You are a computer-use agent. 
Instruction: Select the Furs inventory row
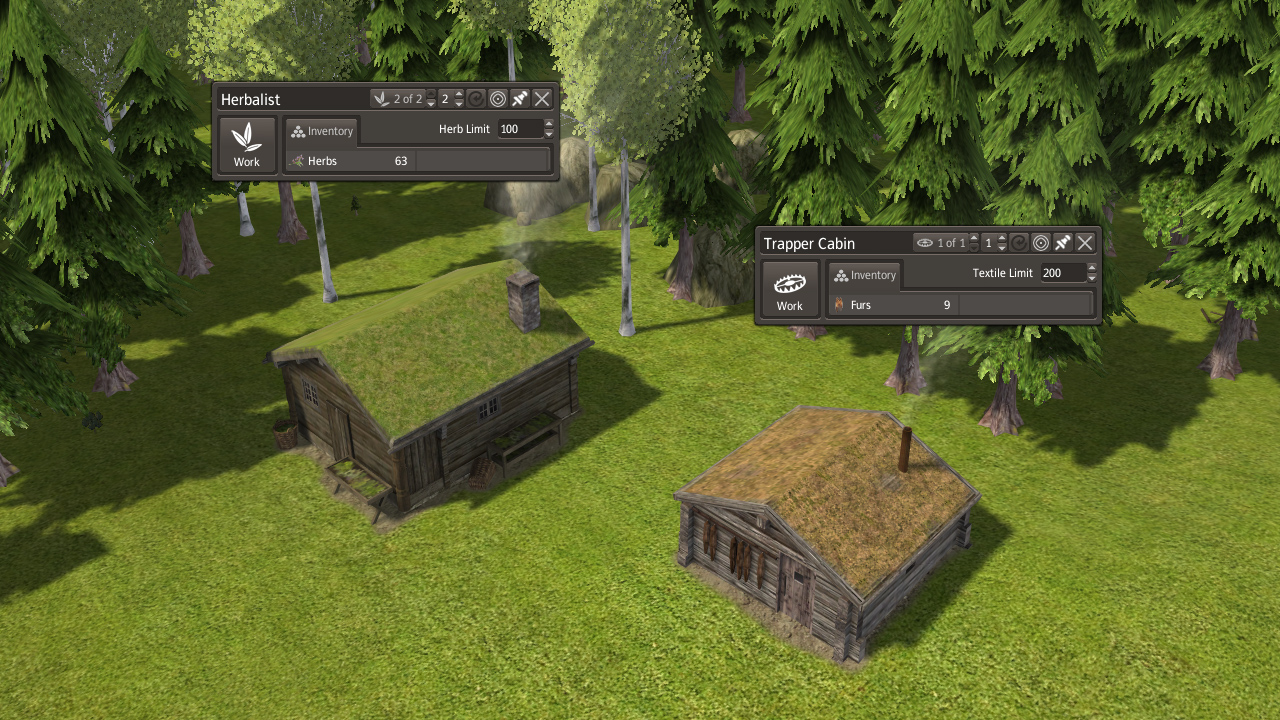click(893, 304)
